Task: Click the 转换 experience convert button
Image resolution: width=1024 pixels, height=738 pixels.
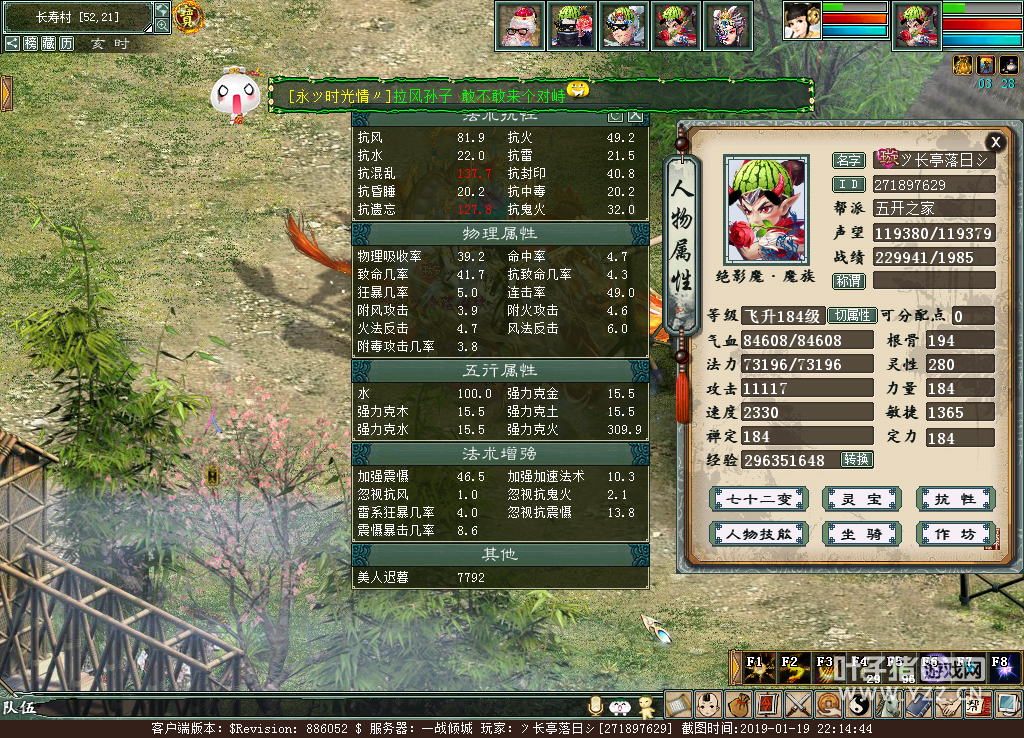Action: click(856, 459)
